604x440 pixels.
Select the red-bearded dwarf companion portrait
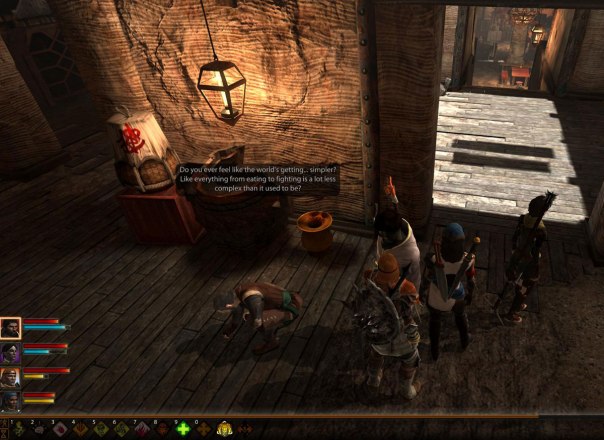(10, 377)
